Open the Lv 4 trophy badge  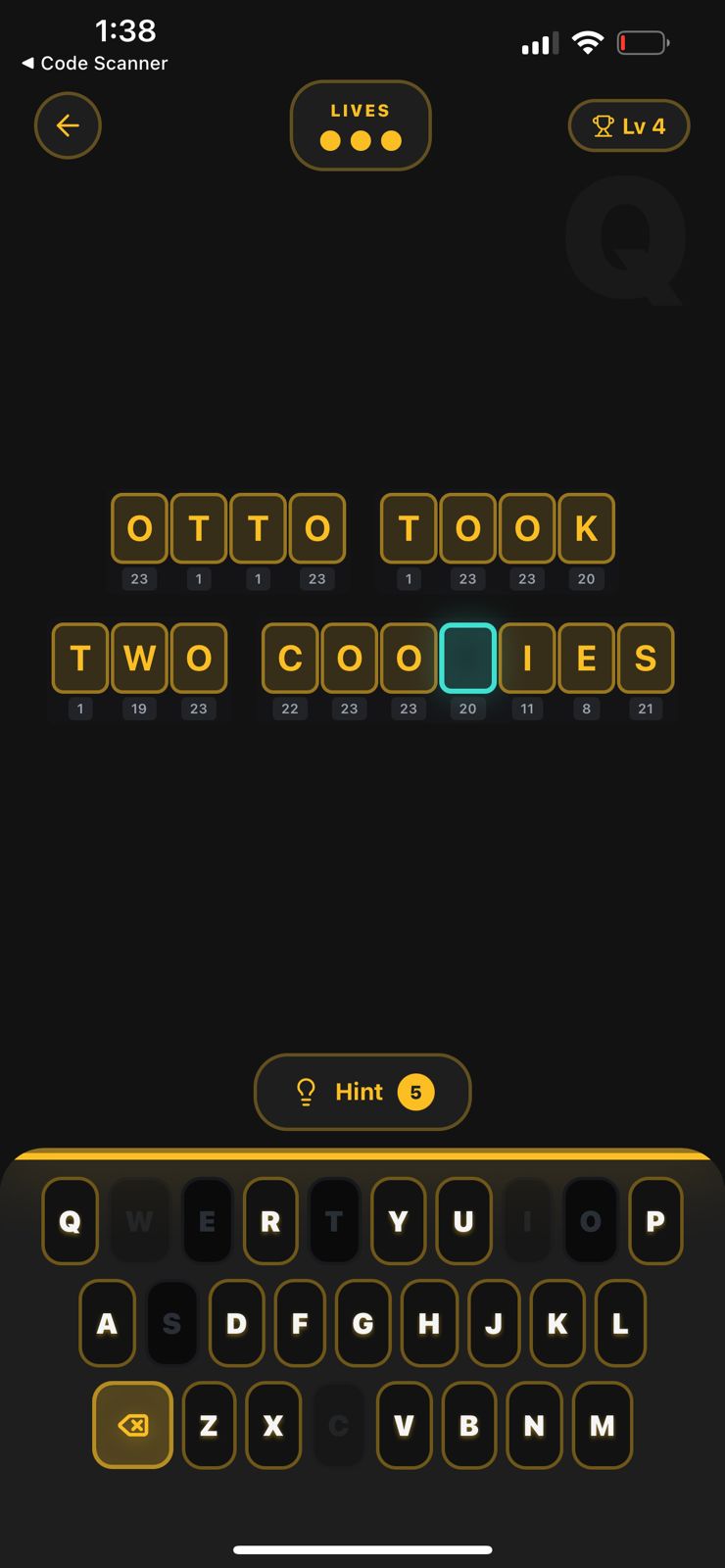pos(629,125)
